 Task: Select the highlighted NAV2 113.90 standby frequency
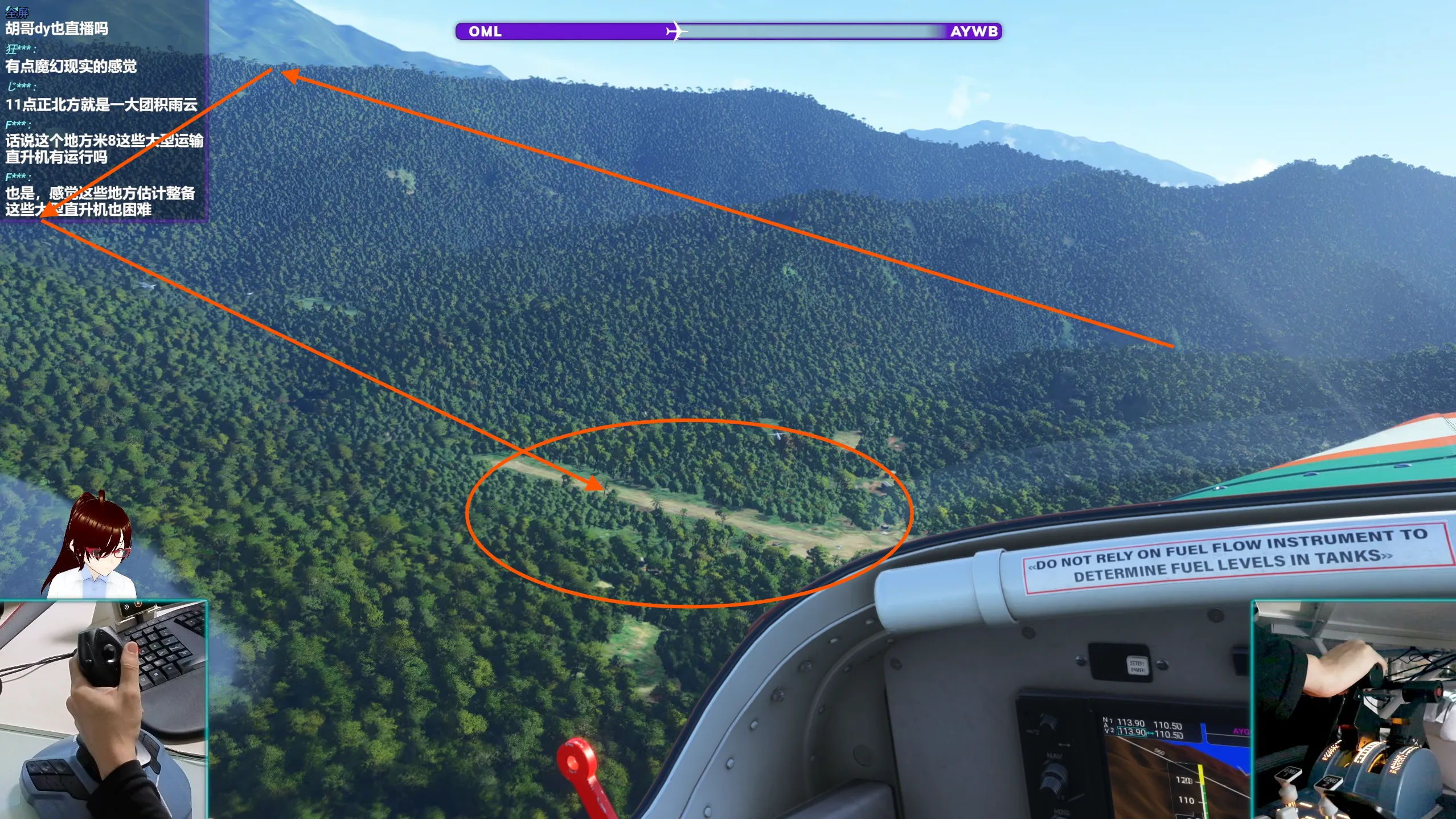click(1131, 732)
